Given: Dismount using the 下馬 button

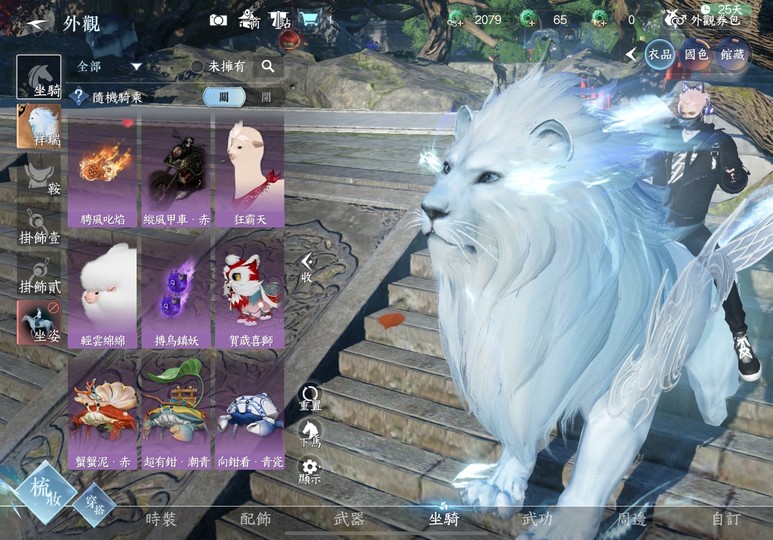Looking at the screenshot, I should click(310, 434).
